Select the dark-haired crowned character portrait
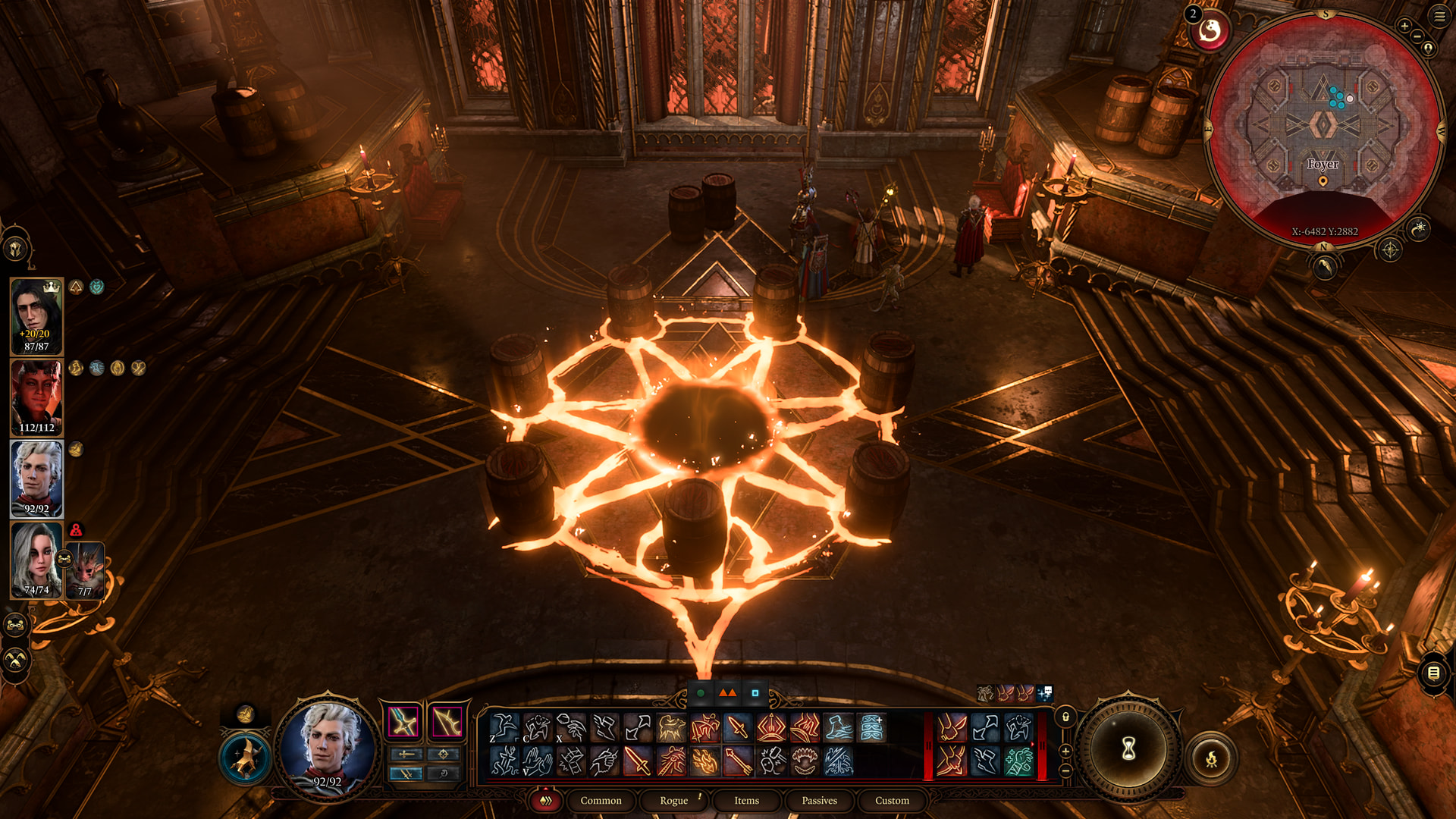This screenshot has width=1456, height=819. 36,315
